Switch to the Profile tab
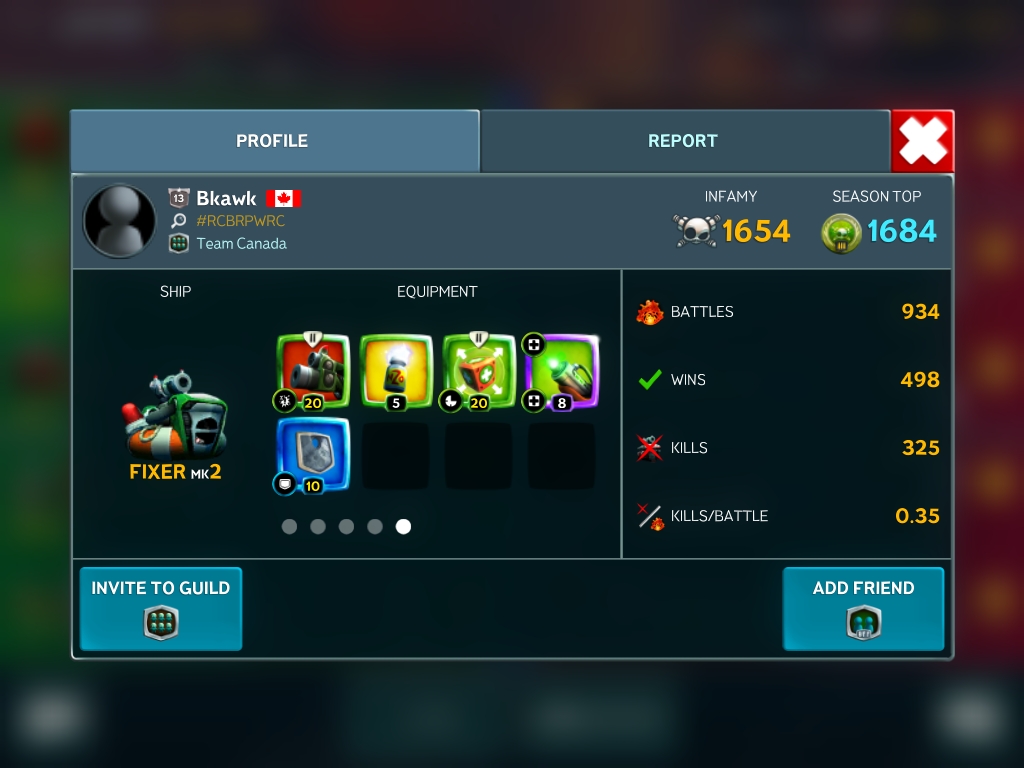 click(273, 141)
